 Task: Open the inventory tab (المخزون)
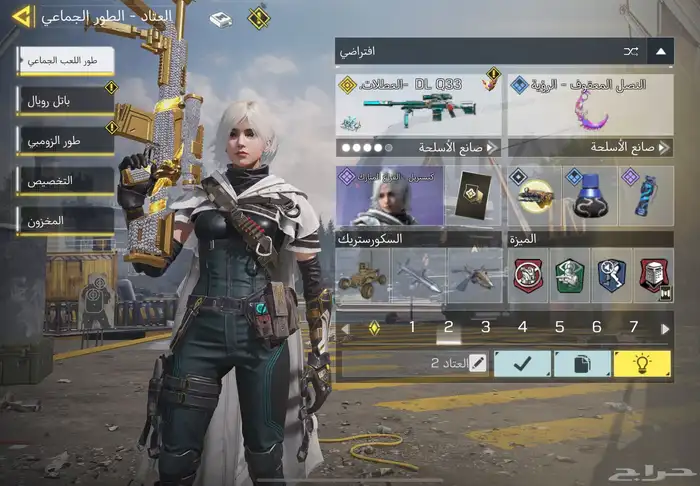tap(65, 221)
